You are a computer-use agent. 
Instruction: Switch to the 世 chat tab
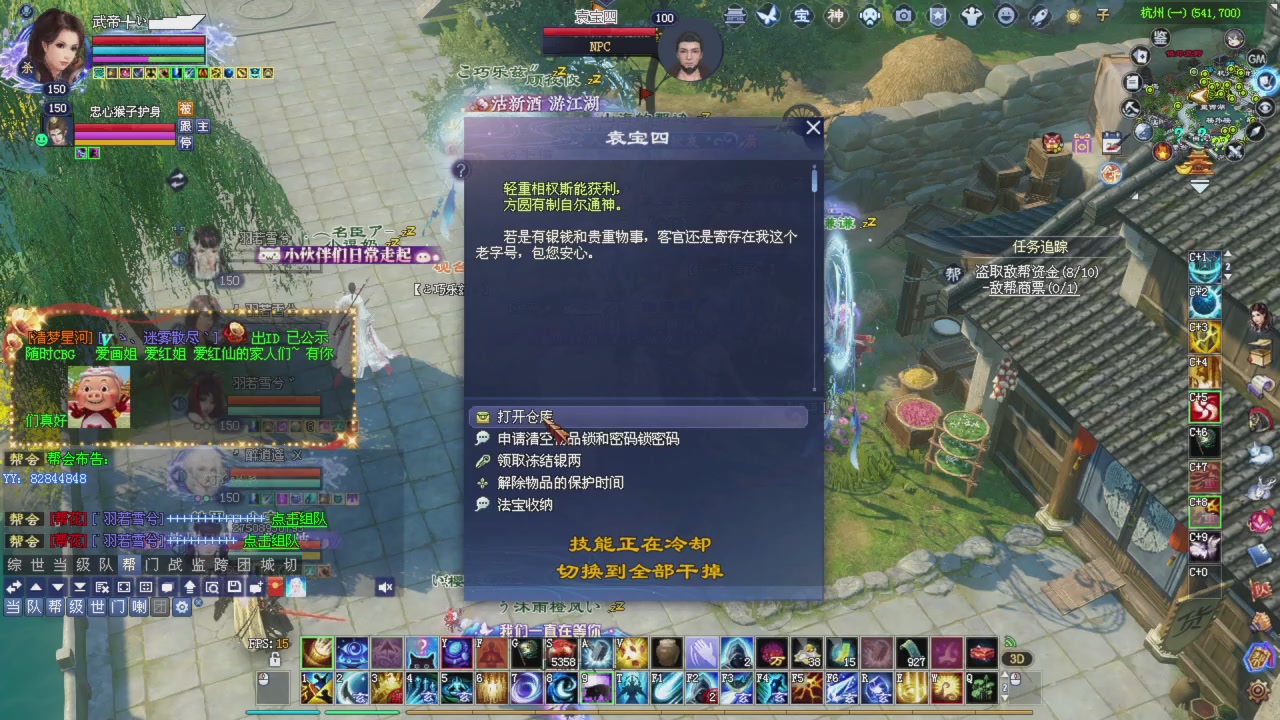(38, 563)
